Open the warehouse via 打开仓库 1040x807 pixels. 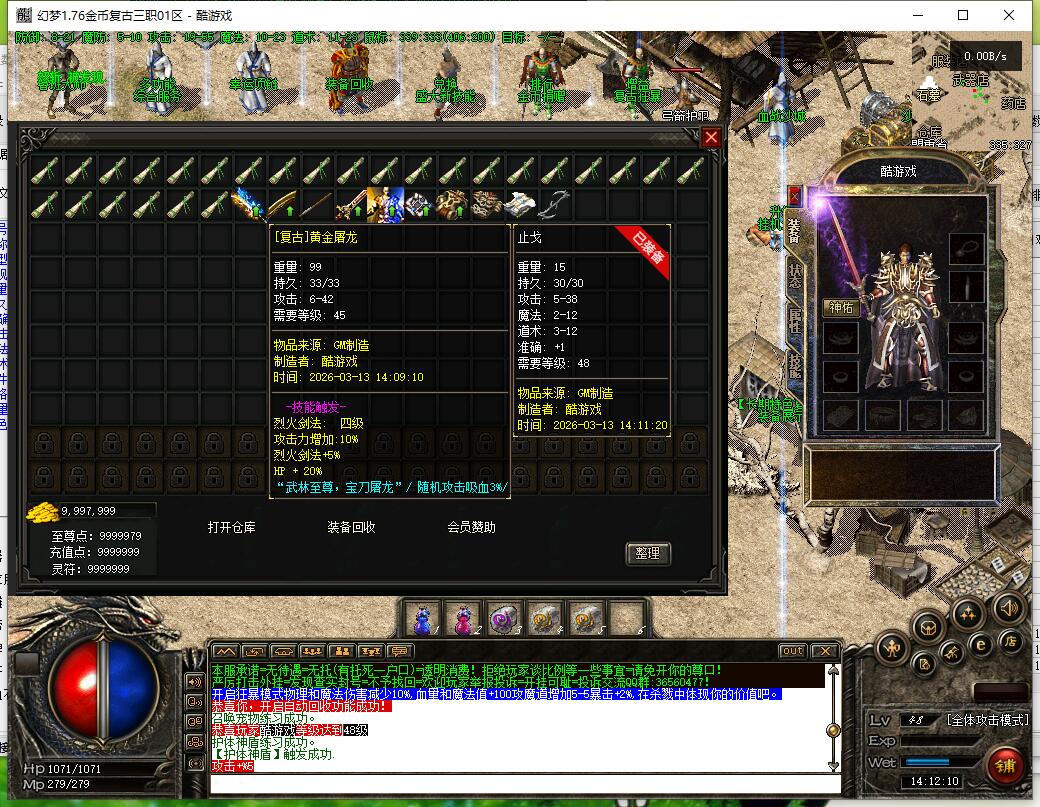click(232, 527)
